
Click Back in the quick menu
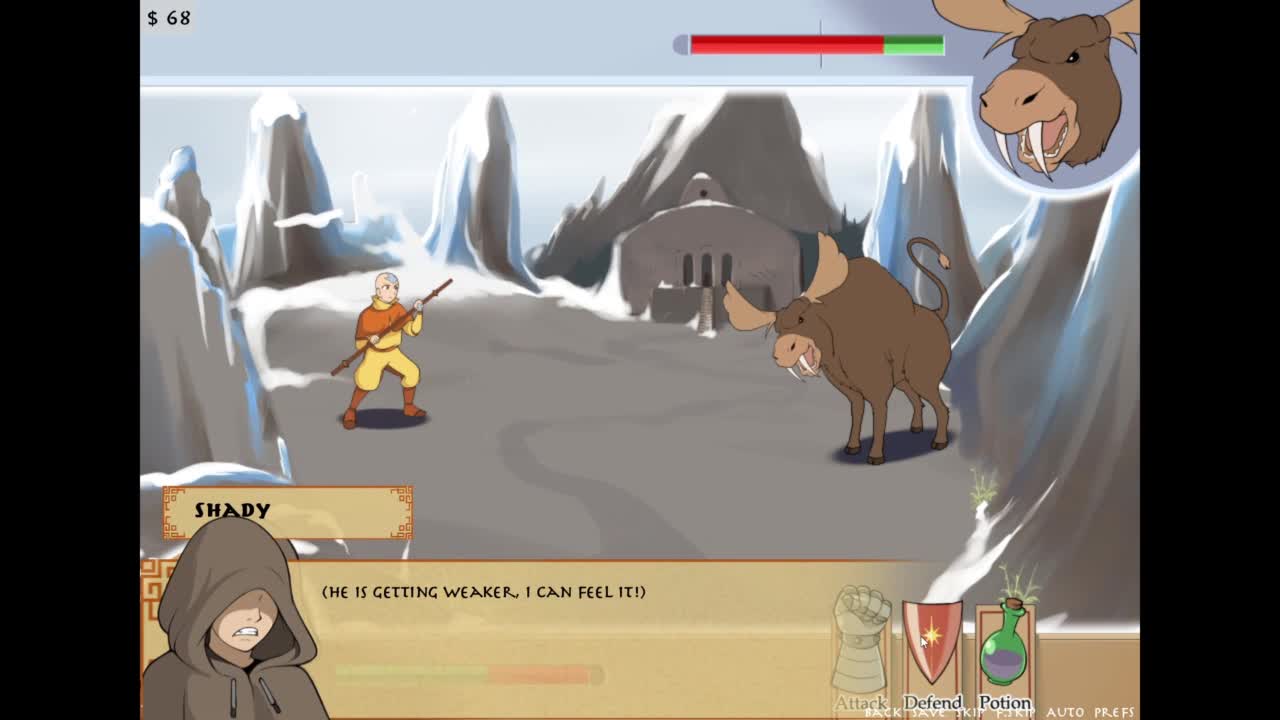point(883,713)
